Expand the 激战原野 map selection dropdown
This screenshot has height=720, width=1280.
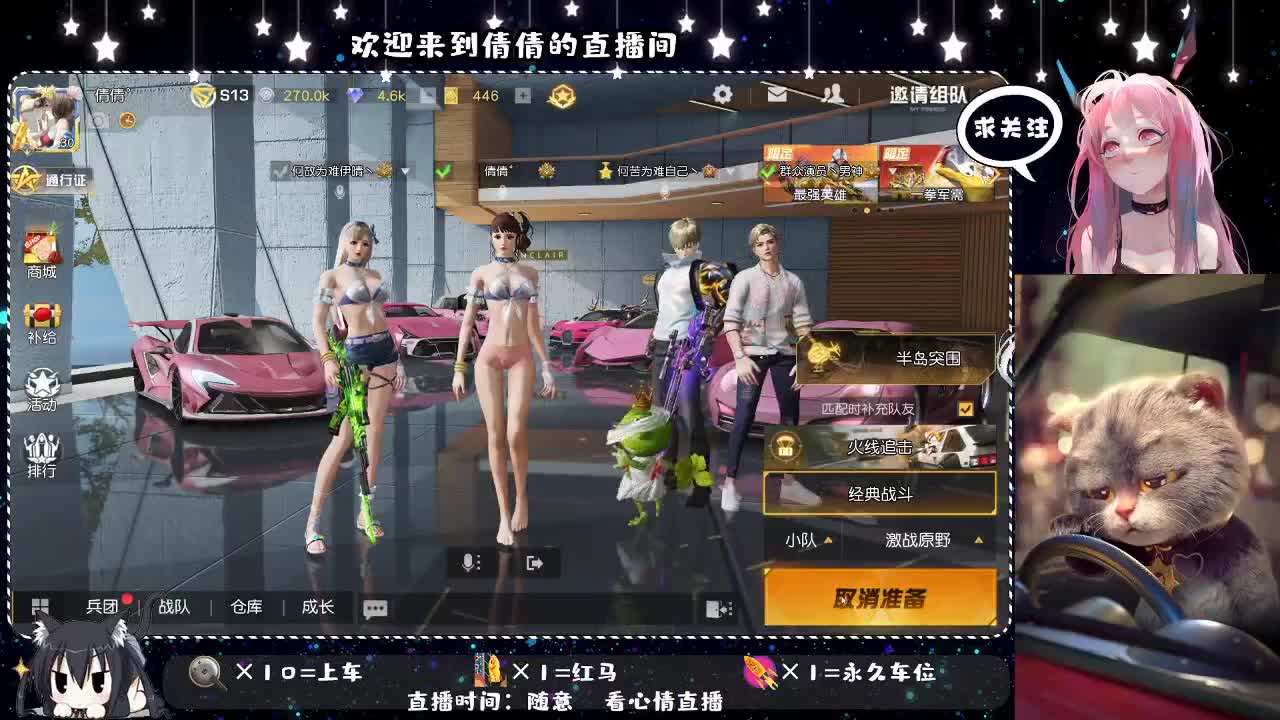(918, 538)
